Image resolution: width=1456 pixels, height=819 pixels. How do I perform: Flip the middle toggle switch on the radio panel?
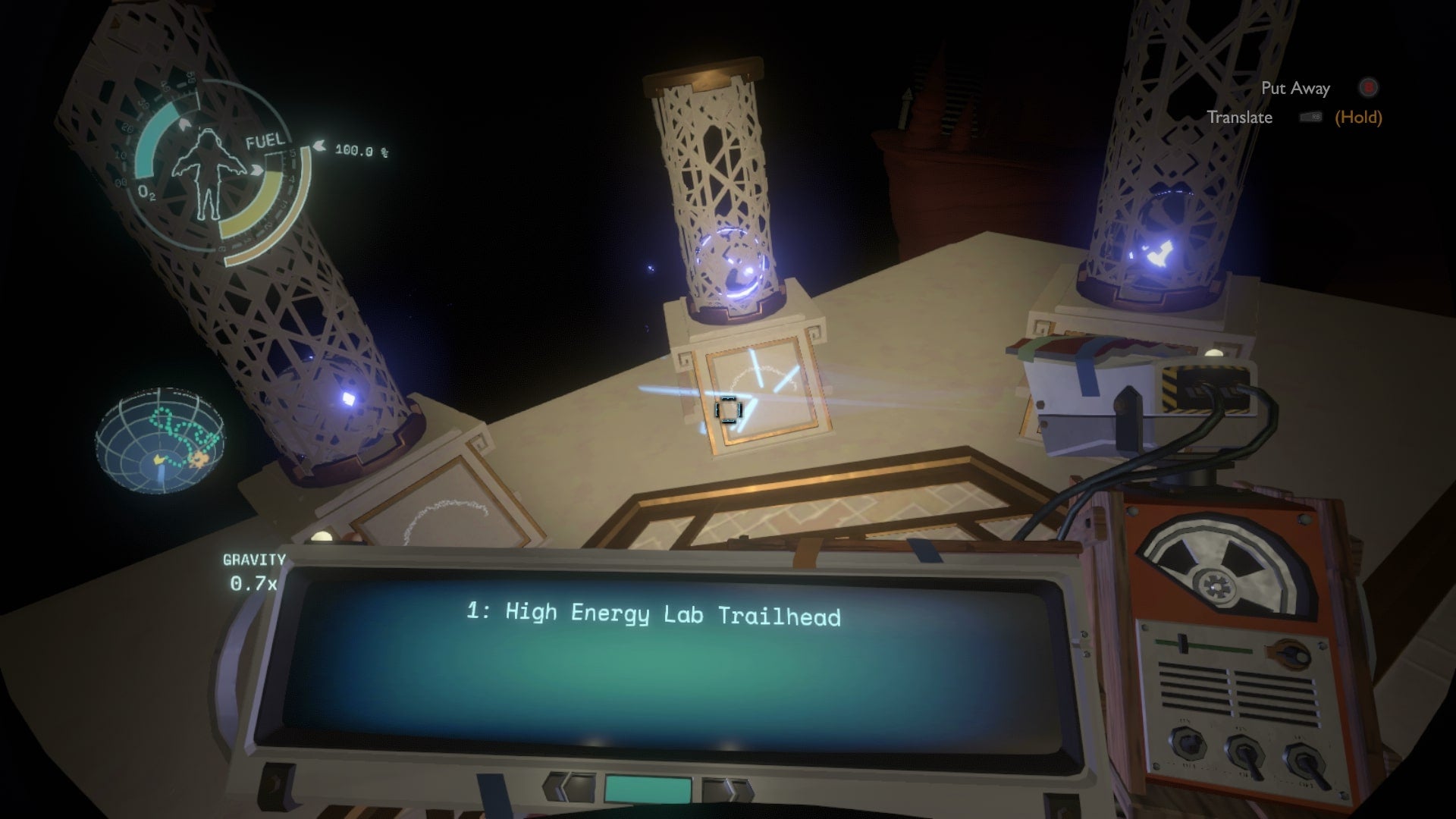[1245, 755]
